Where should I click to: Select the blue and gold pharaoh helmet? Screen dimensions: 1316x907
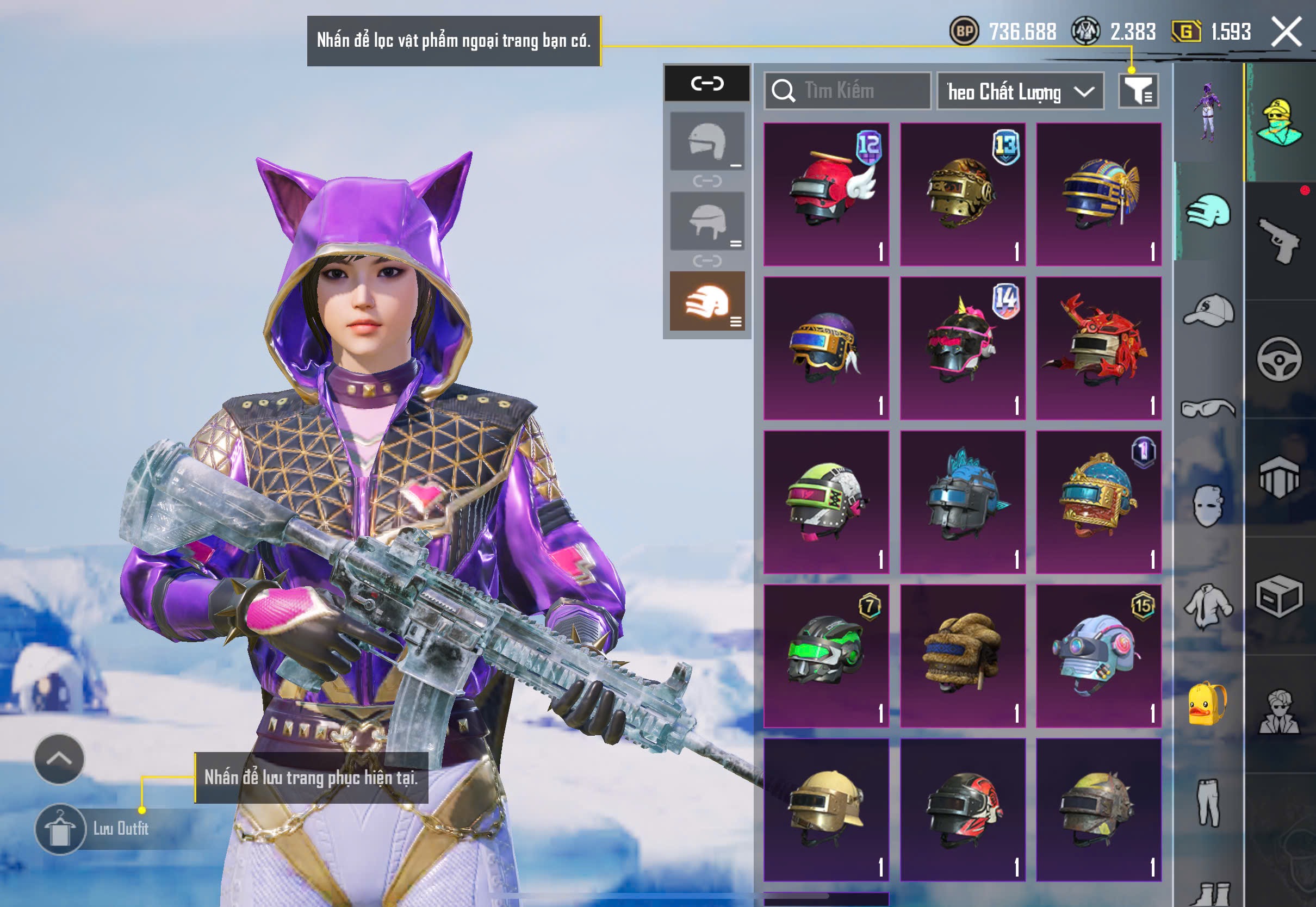1098,194
